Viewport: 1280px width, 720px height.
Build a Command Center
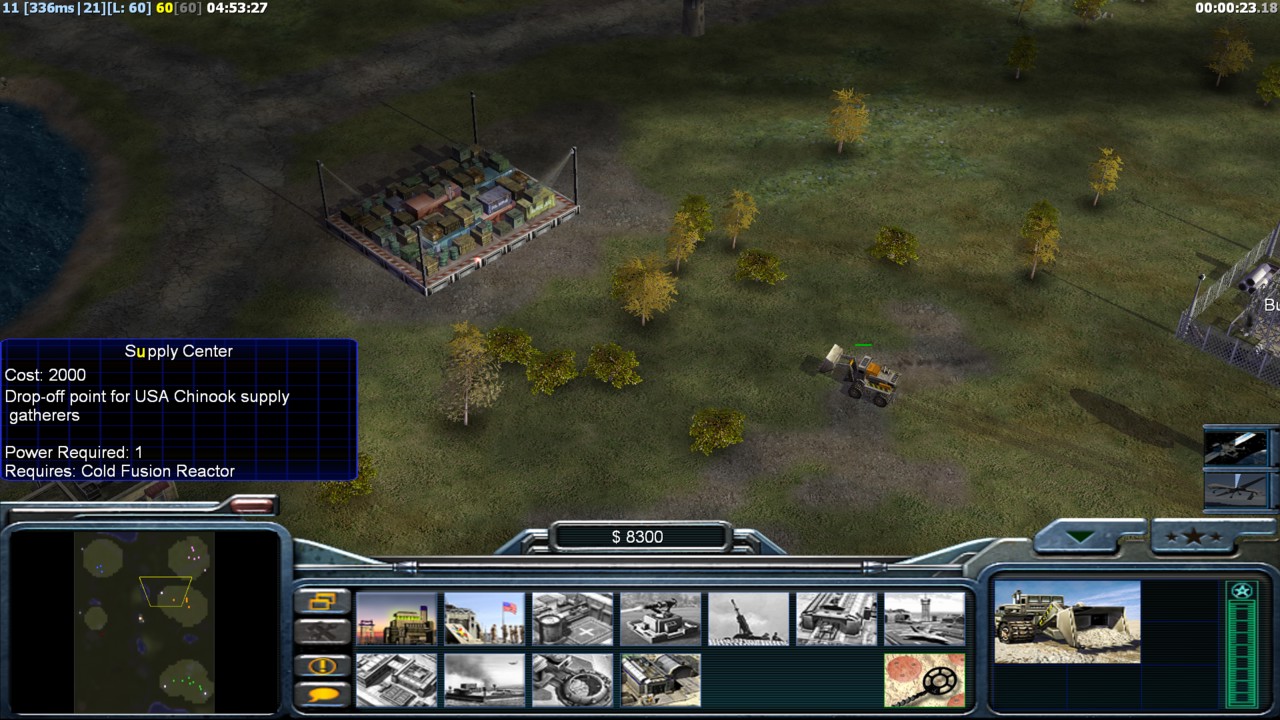tap(660, 680)
